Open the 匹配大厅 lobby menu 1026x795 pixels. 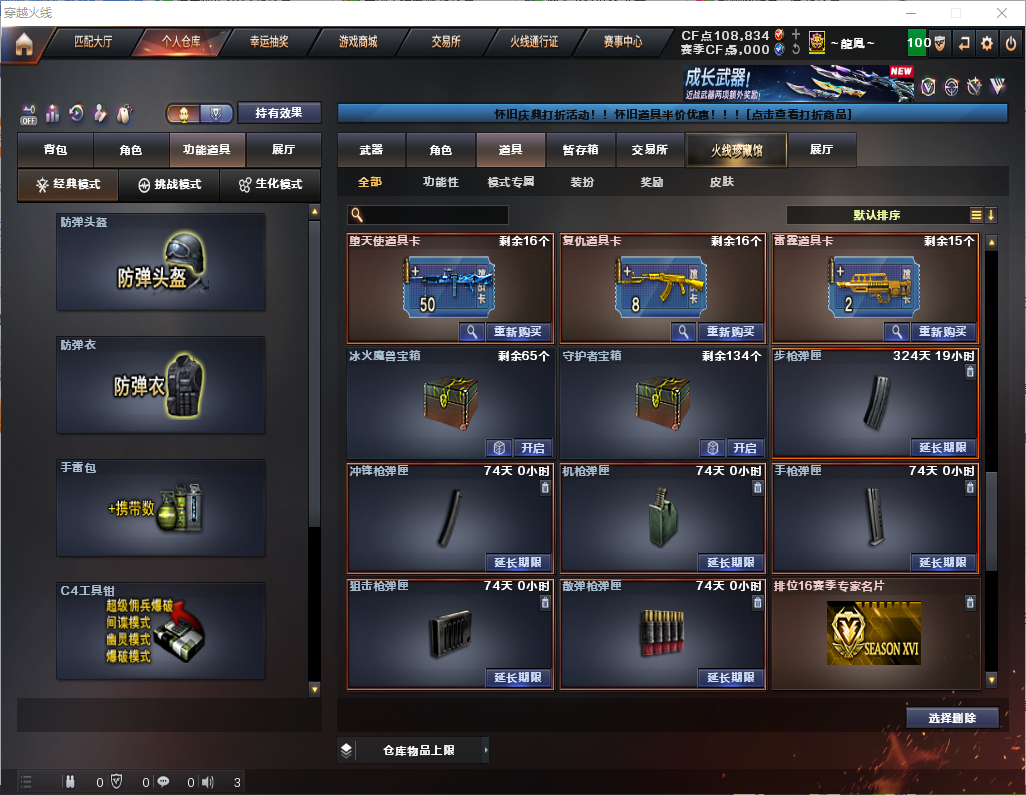94,42
